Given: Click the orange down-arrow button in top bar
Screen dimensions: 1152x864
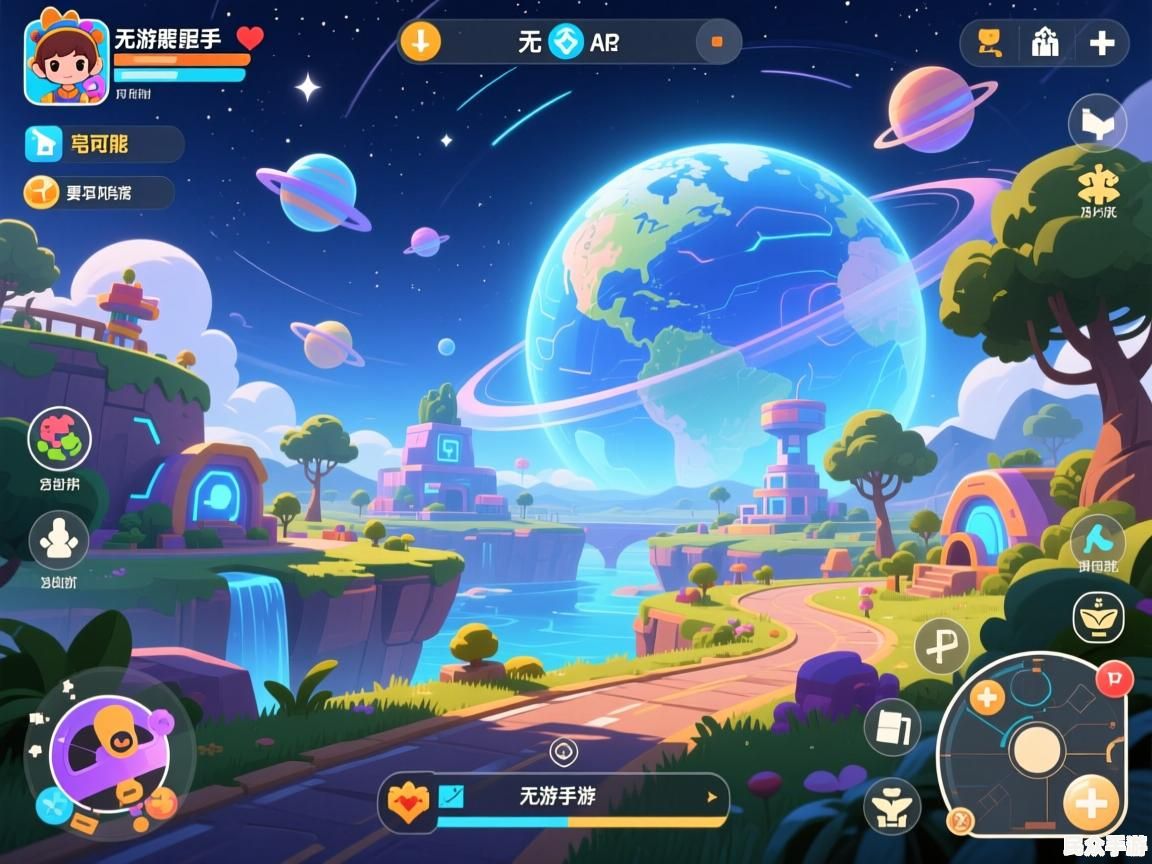Looking at the screenshot, I should 420,42.
